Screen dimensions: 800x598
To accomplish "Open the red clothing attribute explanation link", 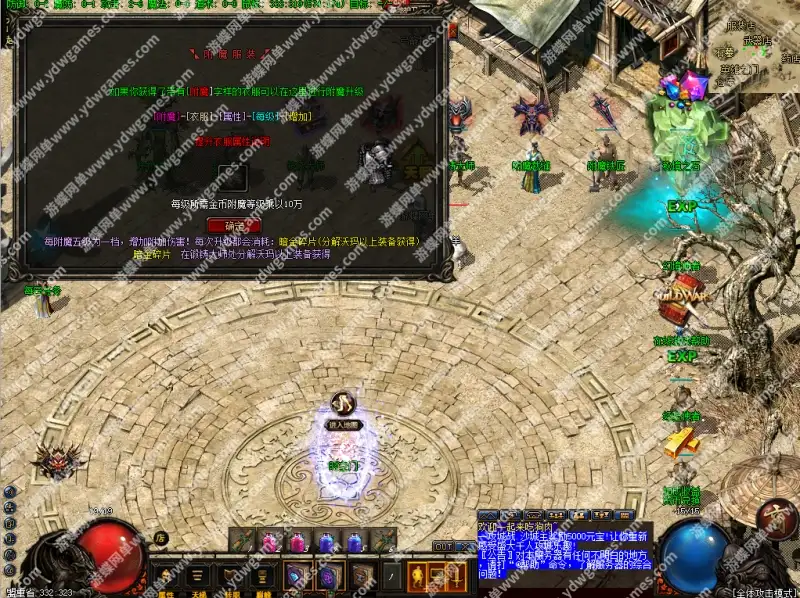I will 233,142.
